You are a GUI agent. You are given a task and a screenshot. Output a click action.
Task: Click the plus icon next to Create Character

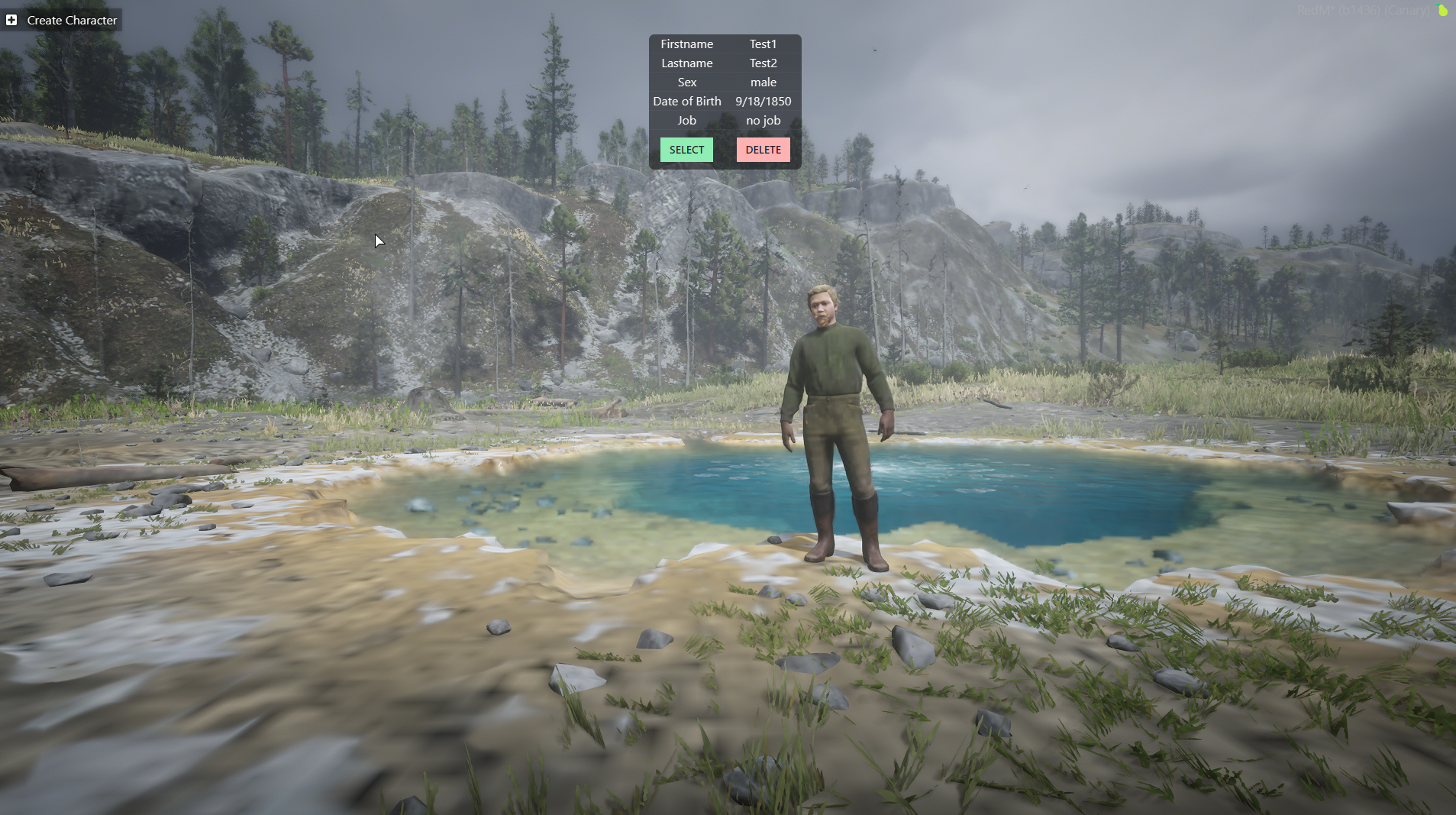click(x=11, y=20)
